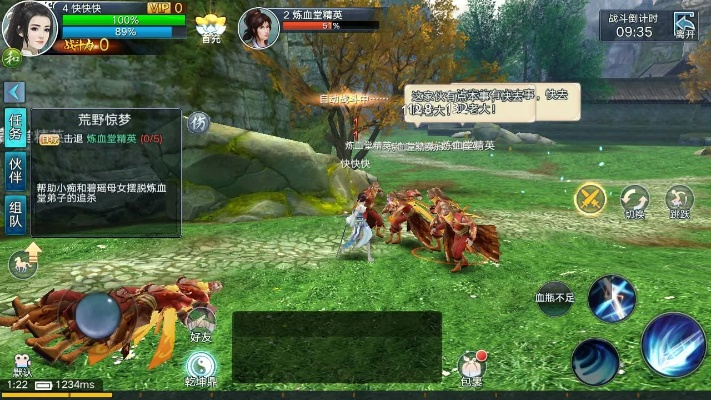Use the 血瓶不足 health potion button

[555, 298]
